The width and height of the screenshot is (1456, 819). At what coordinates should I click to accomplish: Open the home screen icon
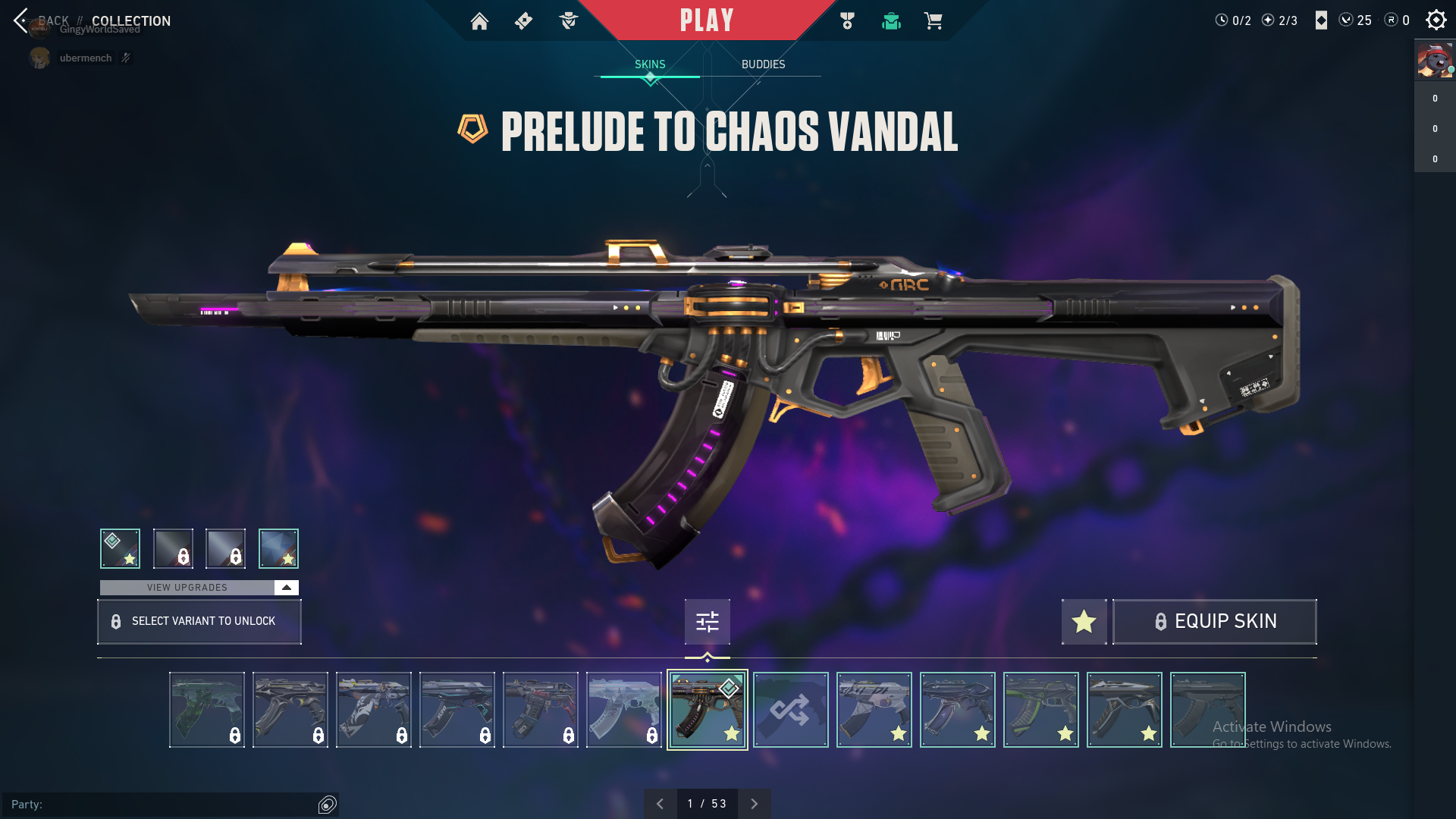coord(479,21)
